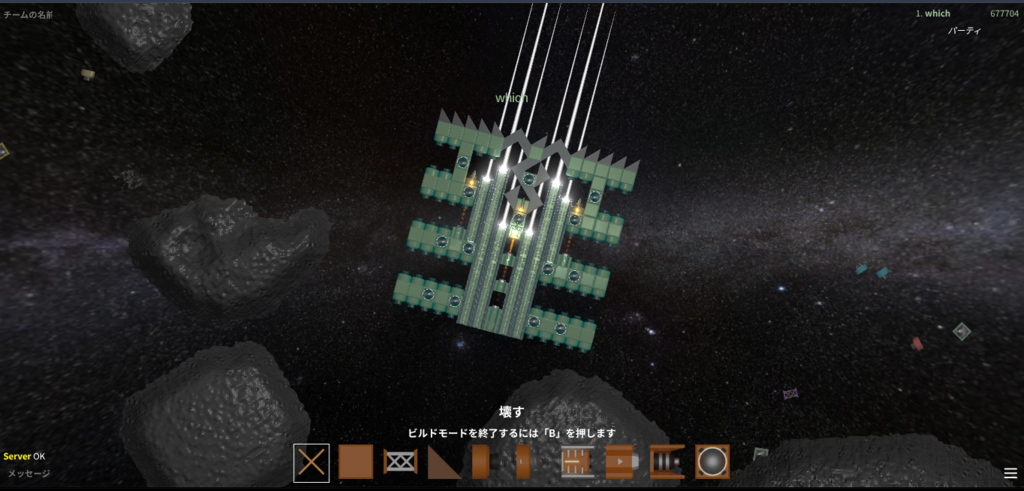This screenshot has height=491, width=1024.
Task: Pick the round sphere block
Action: point(712,462)
